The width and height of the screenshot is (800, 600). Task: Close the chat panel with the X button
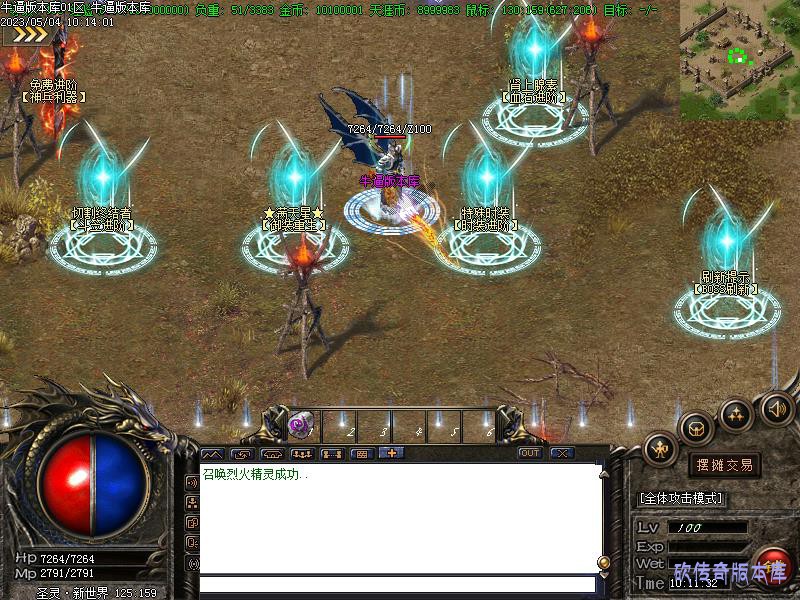[x=562, y=453]
